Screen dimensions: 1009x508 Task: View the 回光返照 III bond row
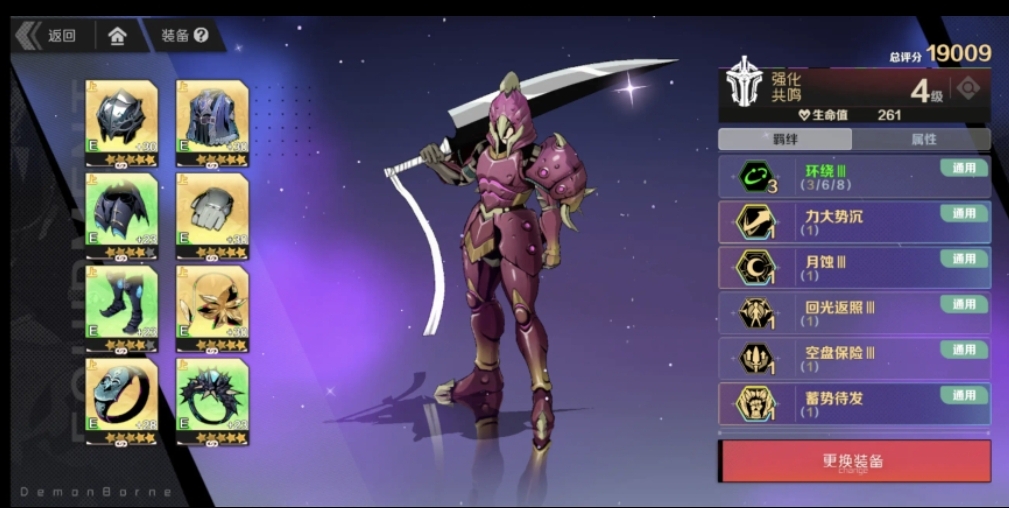click(x=854, y=313)
